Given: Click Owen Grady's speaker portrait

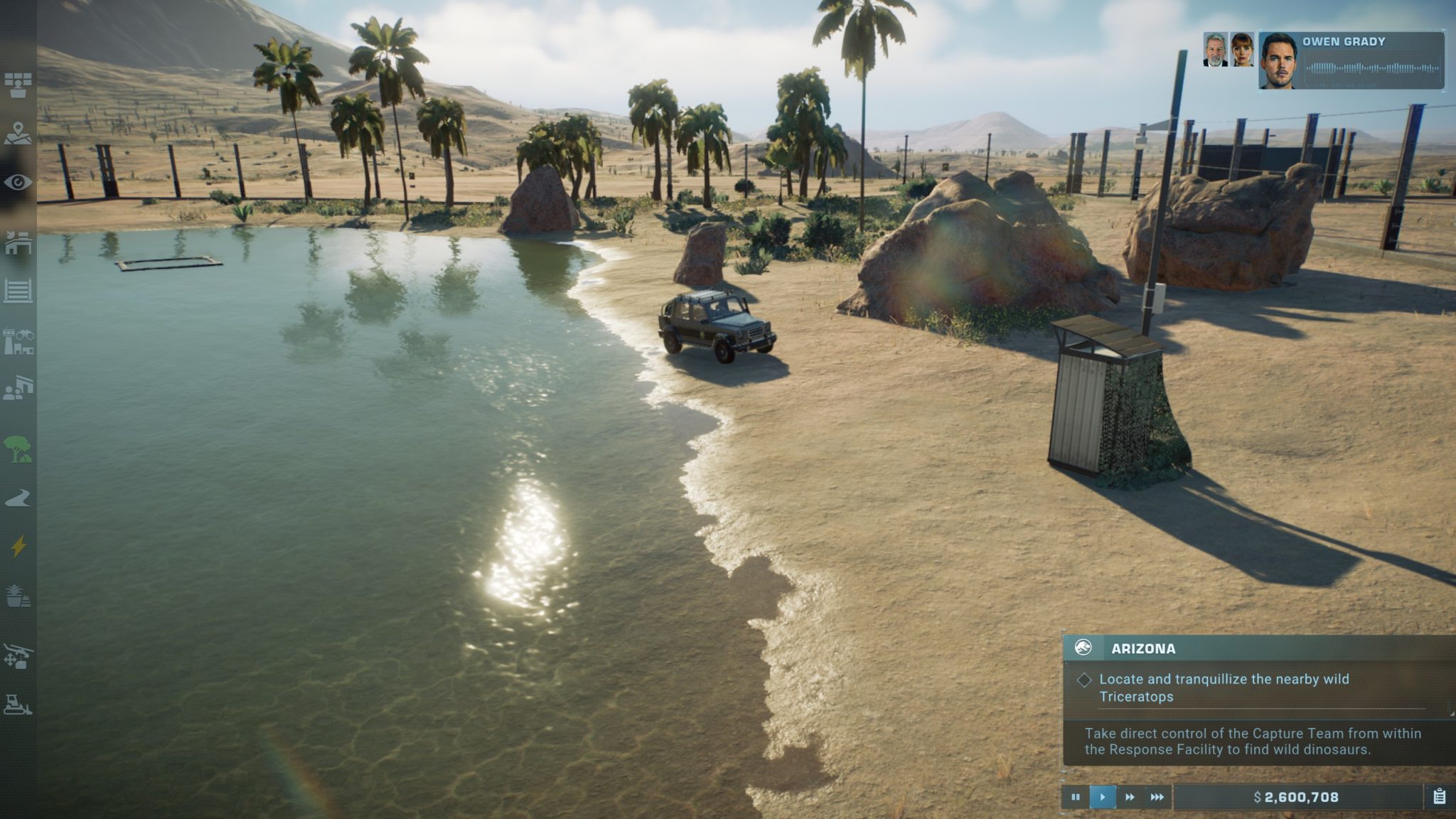Looking at the screenshot, I should point(1278,61).
